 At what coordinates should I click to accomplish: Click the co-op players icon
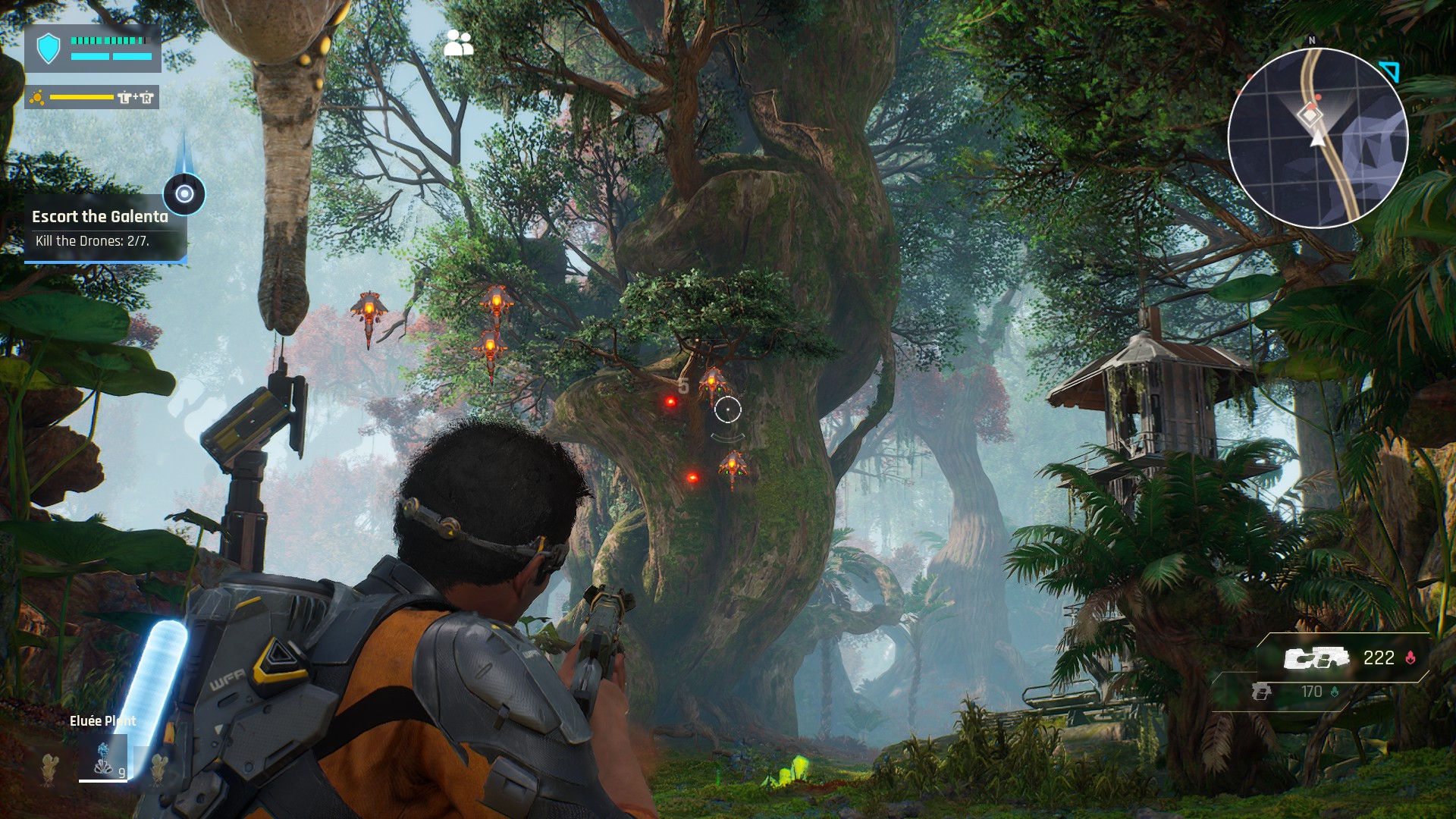[x=458, y=43]
